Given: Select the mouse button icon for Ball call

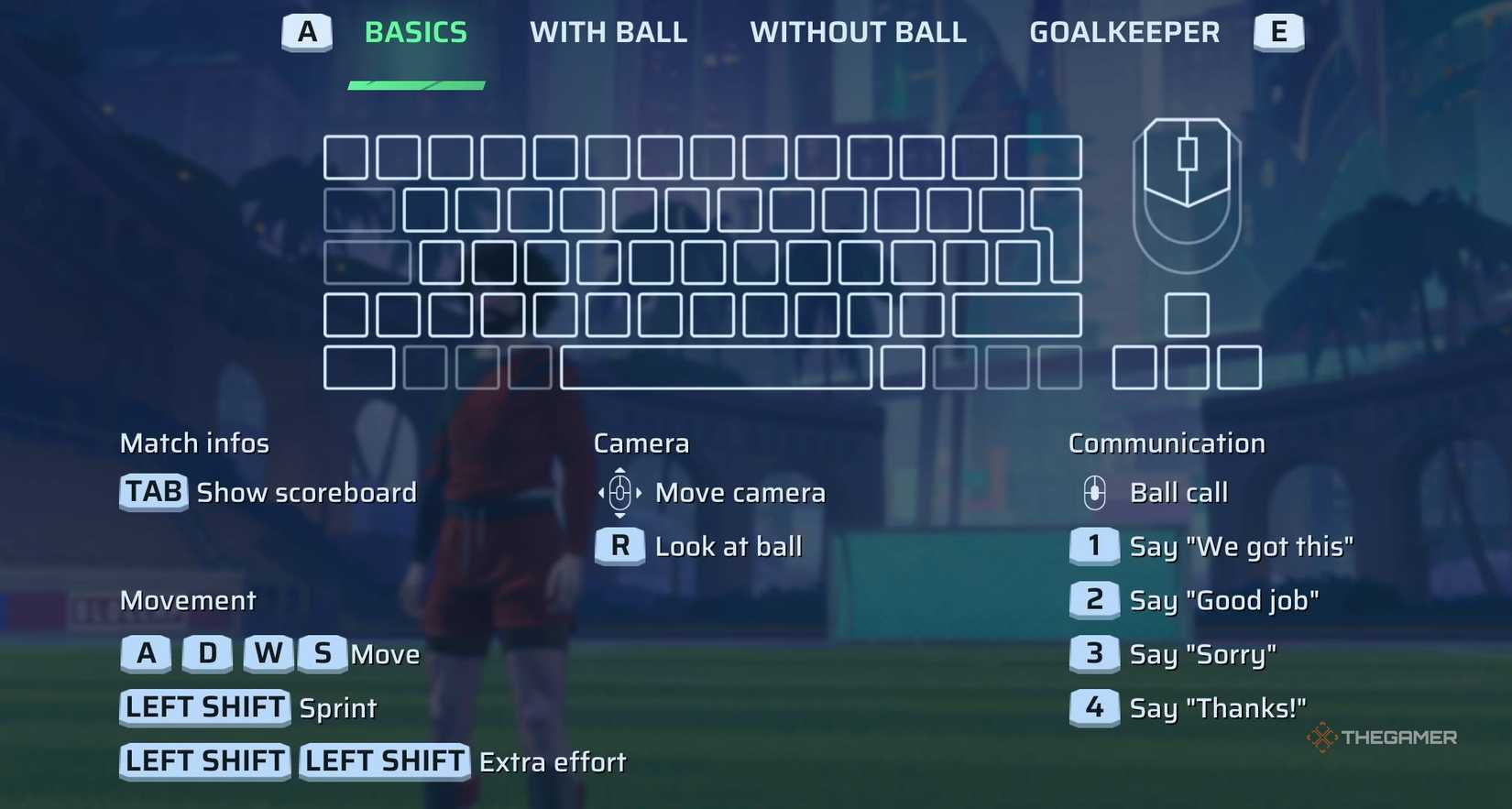Looking at the screenshot, I should click(1093, 492).
